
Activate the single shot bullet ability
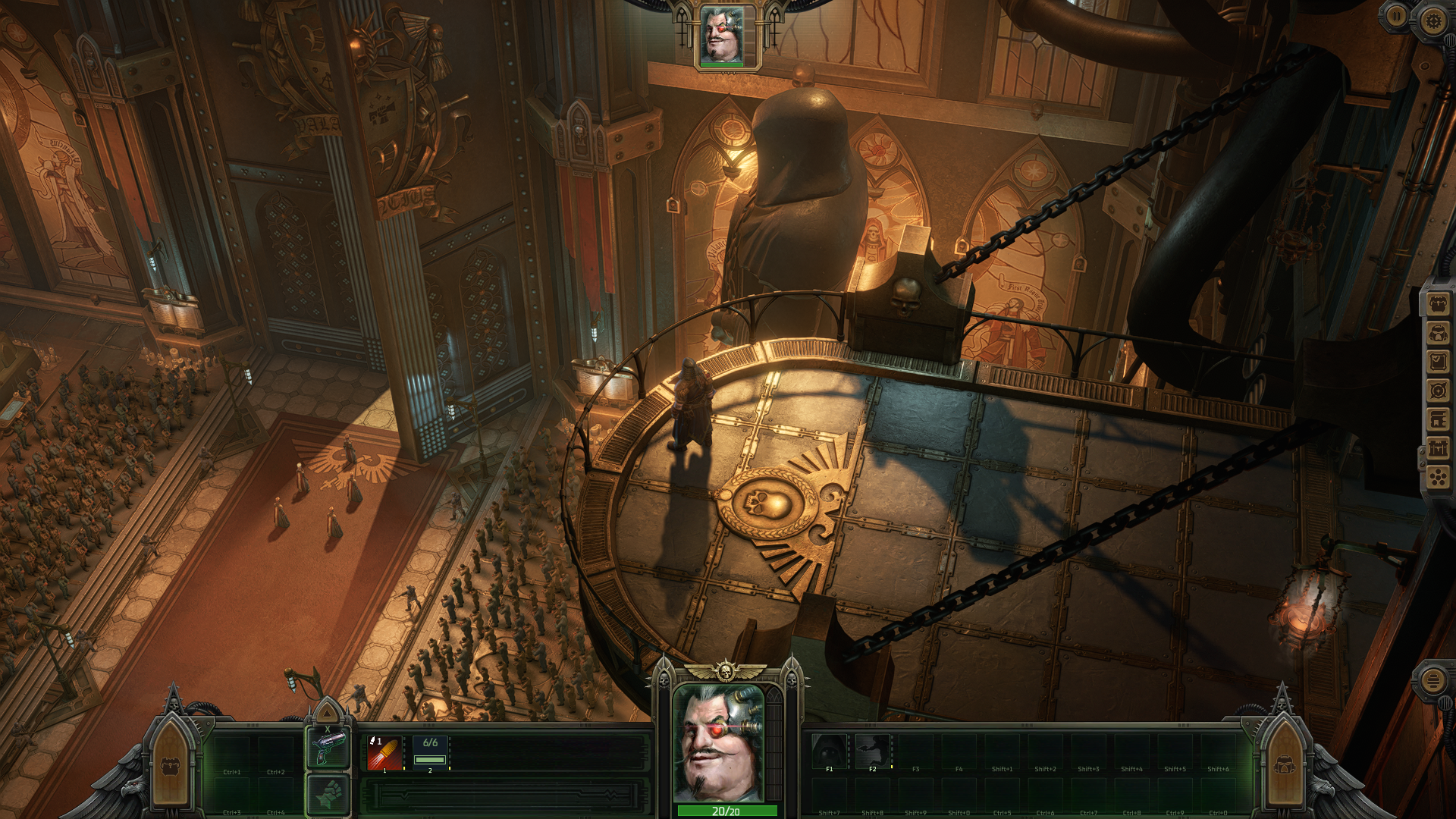tap(384, 752)
